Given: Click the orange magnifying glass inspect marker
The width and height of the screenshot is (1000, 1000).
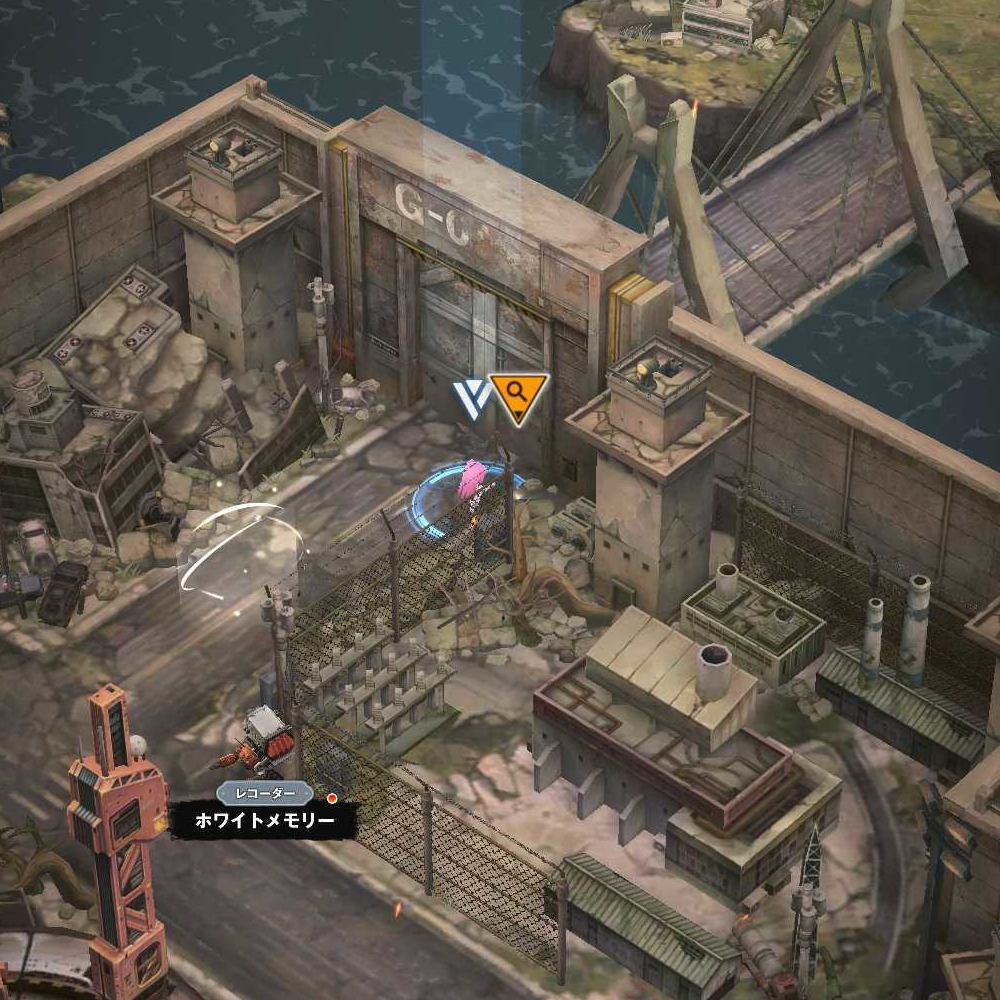Looking at the screenshot, I should click(x=519, y=395).
